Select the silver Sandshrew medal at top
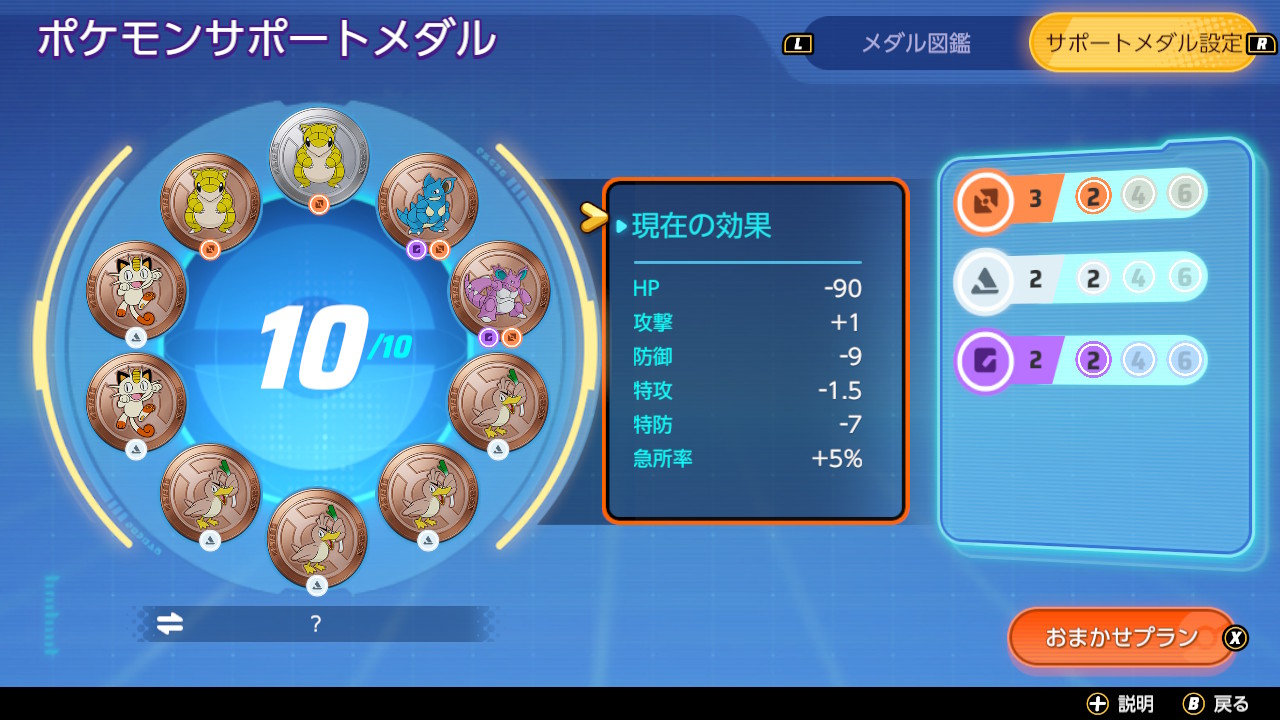Image resolution: width=1280 pixels, height=720 pixels. click(320, 155)
